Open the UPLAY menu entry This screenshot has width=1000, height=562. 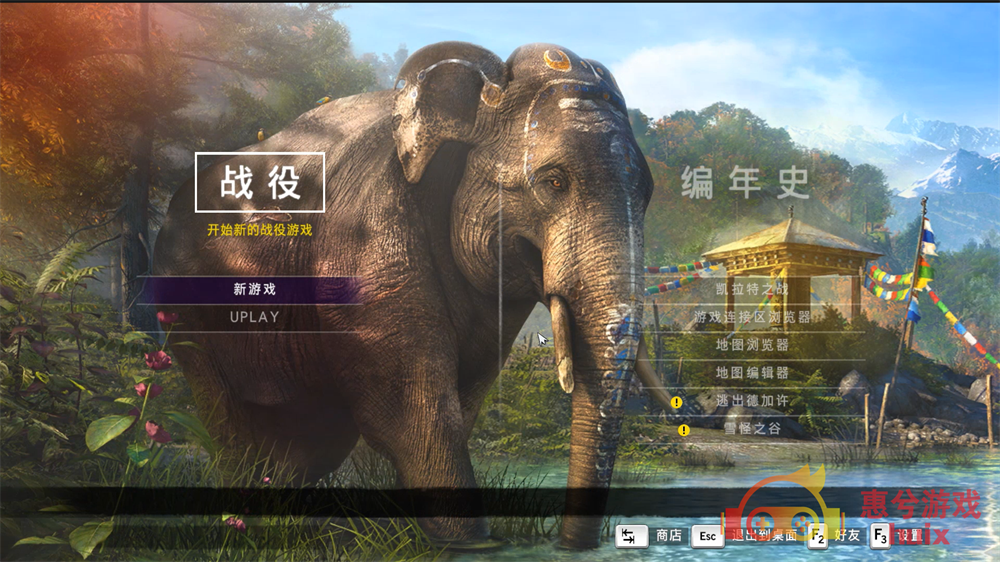254,318
